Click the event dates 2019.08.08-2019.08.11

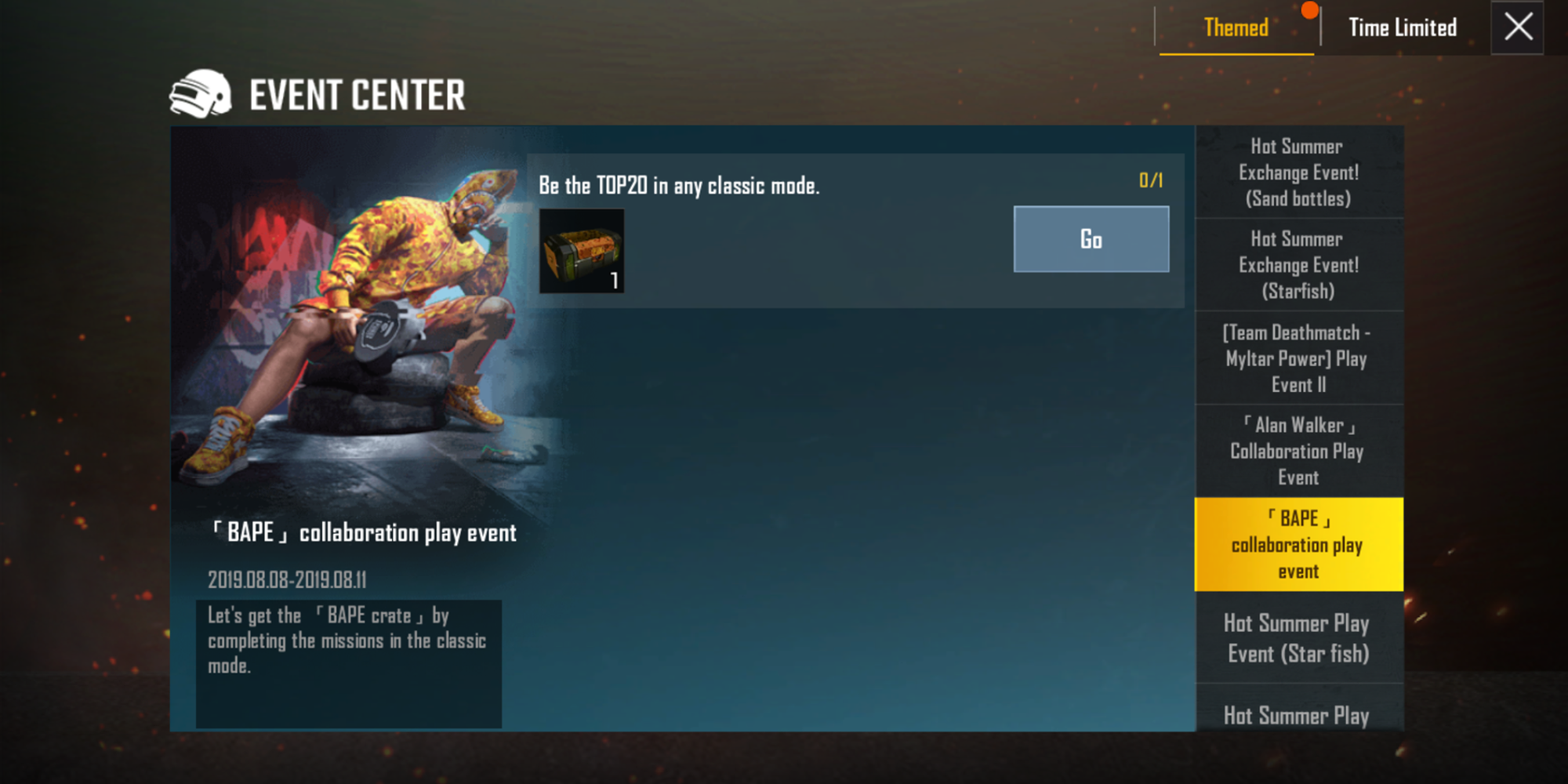pos(289,580)
